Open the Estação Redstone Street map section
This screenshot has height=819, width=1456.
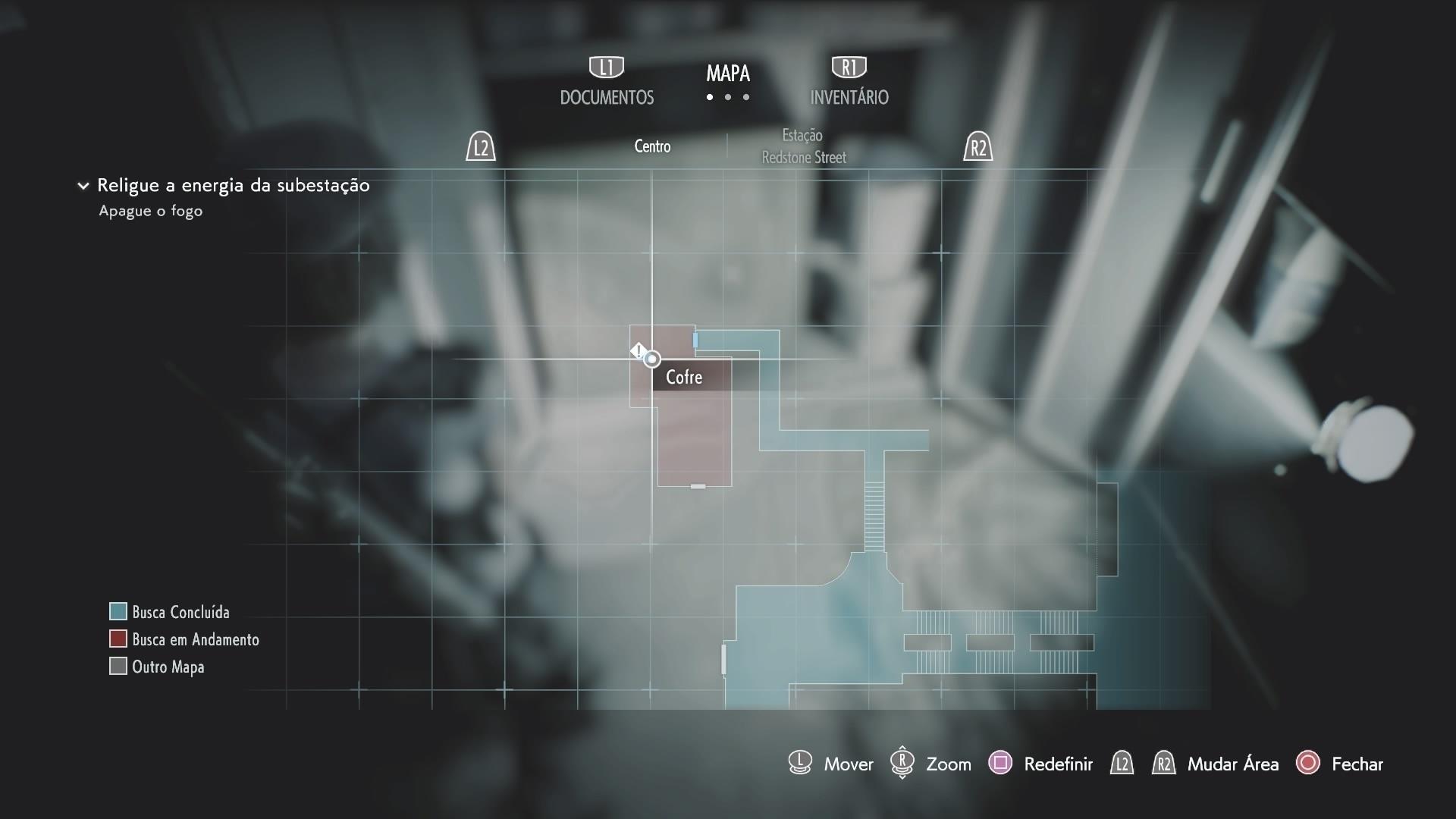click(x=803, y=146)
